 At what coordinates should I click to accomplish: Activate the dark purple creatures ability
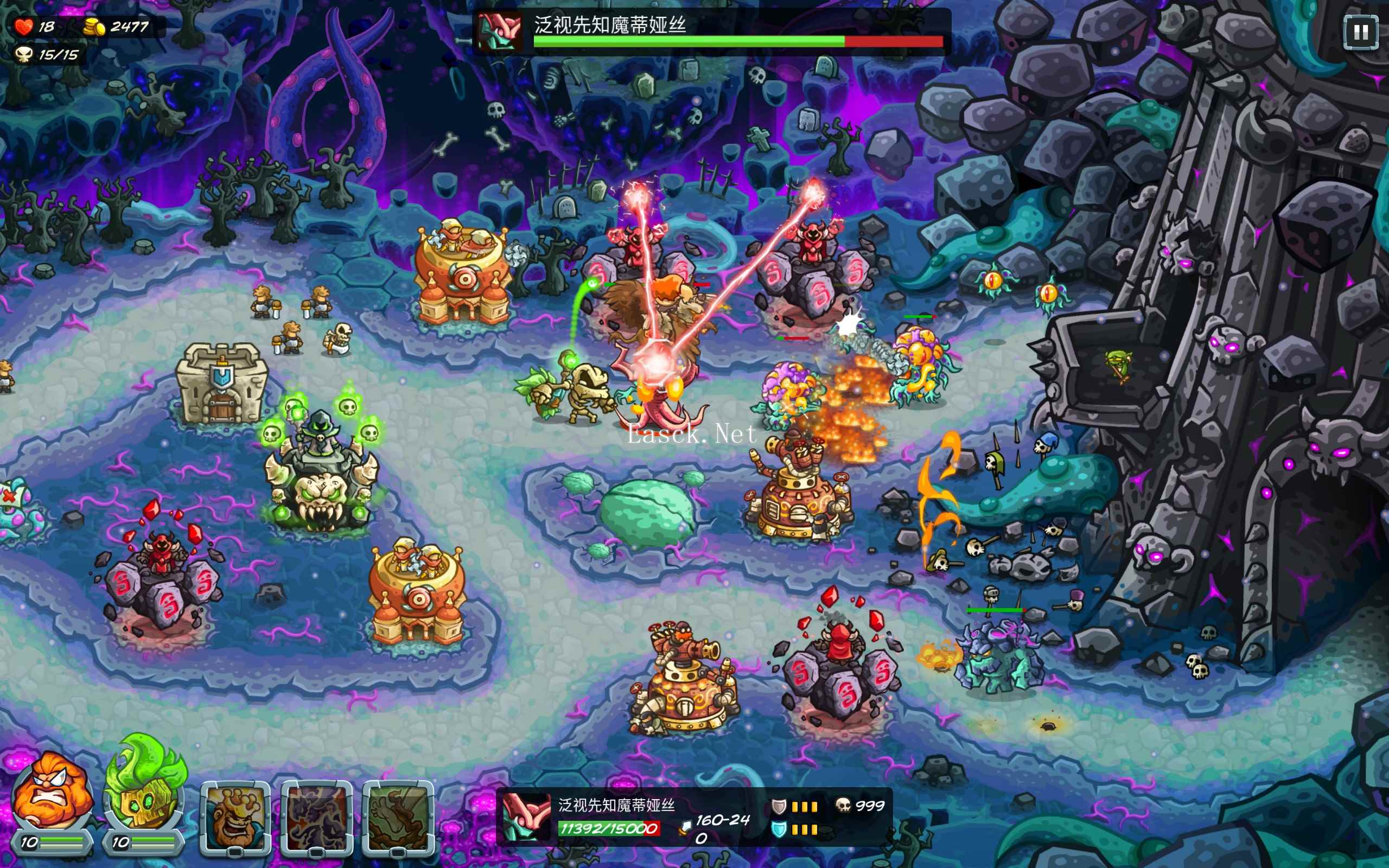click(317, 817)
